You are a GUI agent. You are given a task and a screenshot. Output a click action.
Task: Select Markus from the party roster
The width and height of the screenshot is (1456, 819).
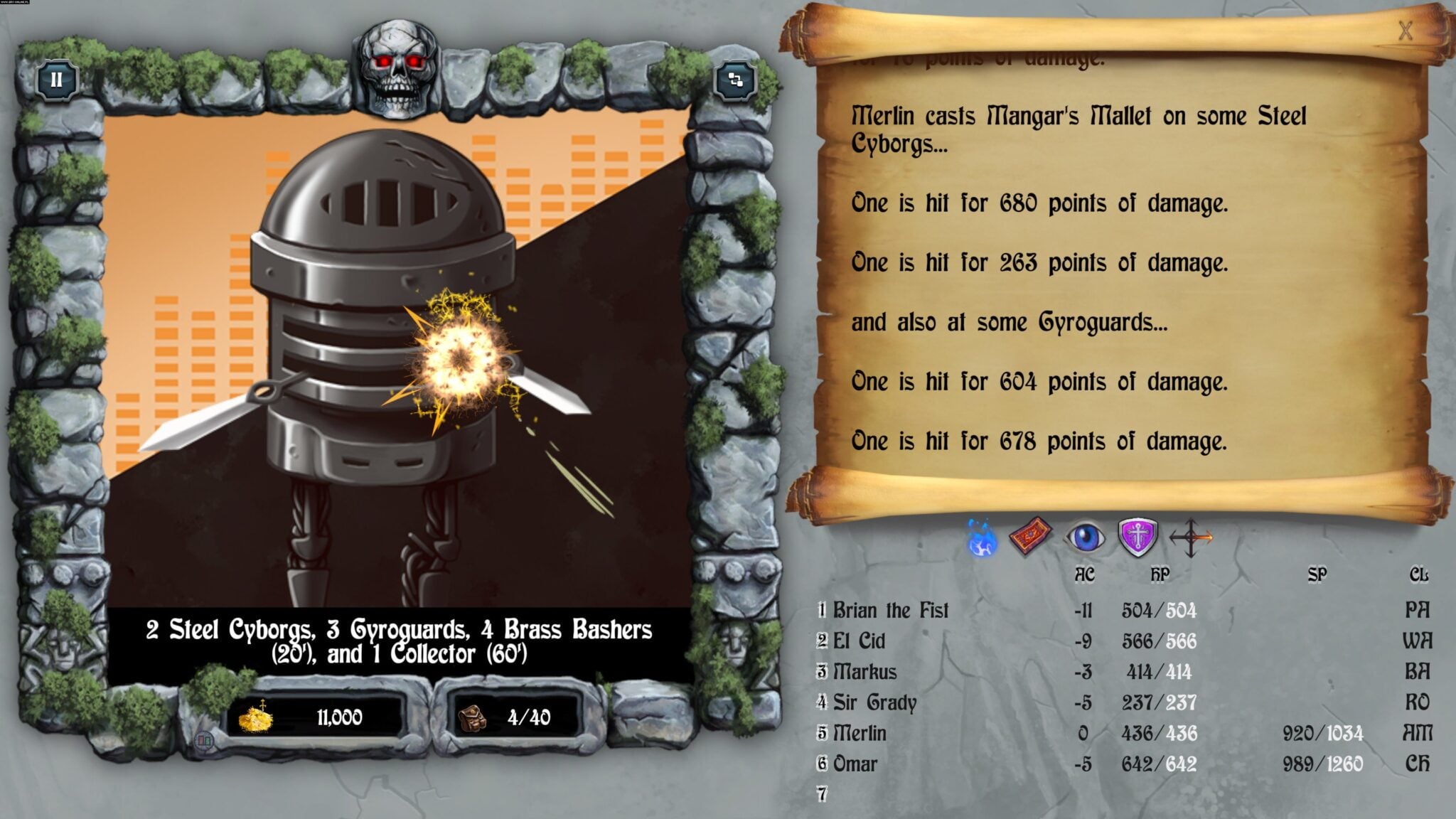pos(864,672)
